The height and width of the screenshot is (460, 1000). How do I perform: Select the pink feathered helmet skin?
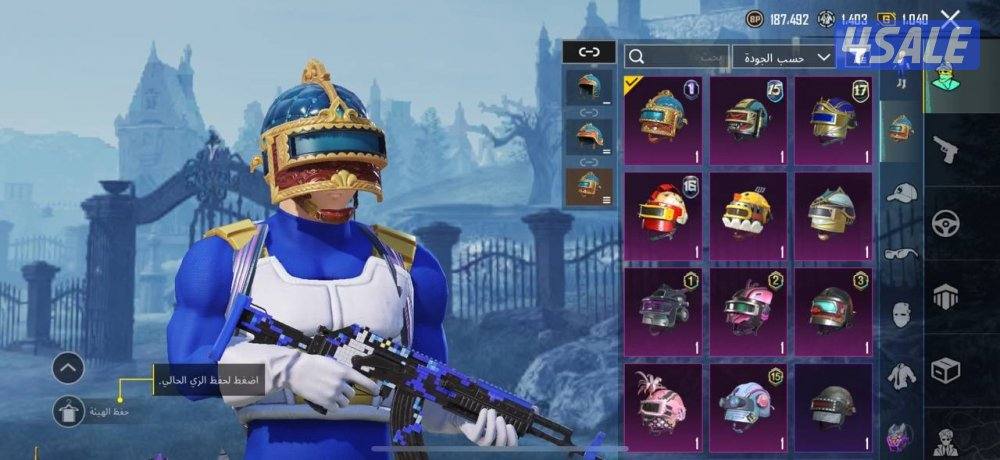point(663,405)
